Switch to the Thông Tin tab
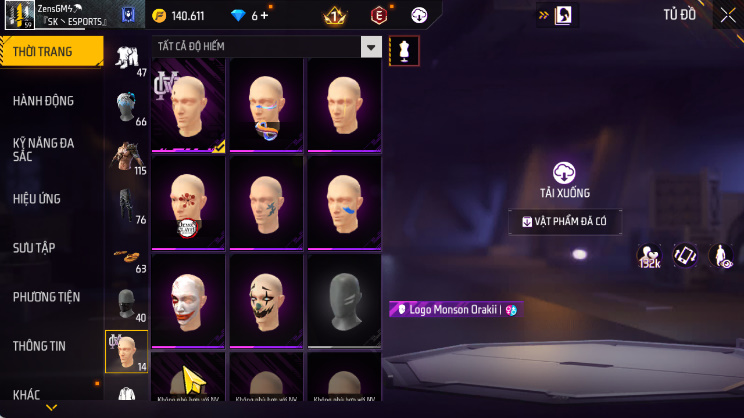 point(39,345)
